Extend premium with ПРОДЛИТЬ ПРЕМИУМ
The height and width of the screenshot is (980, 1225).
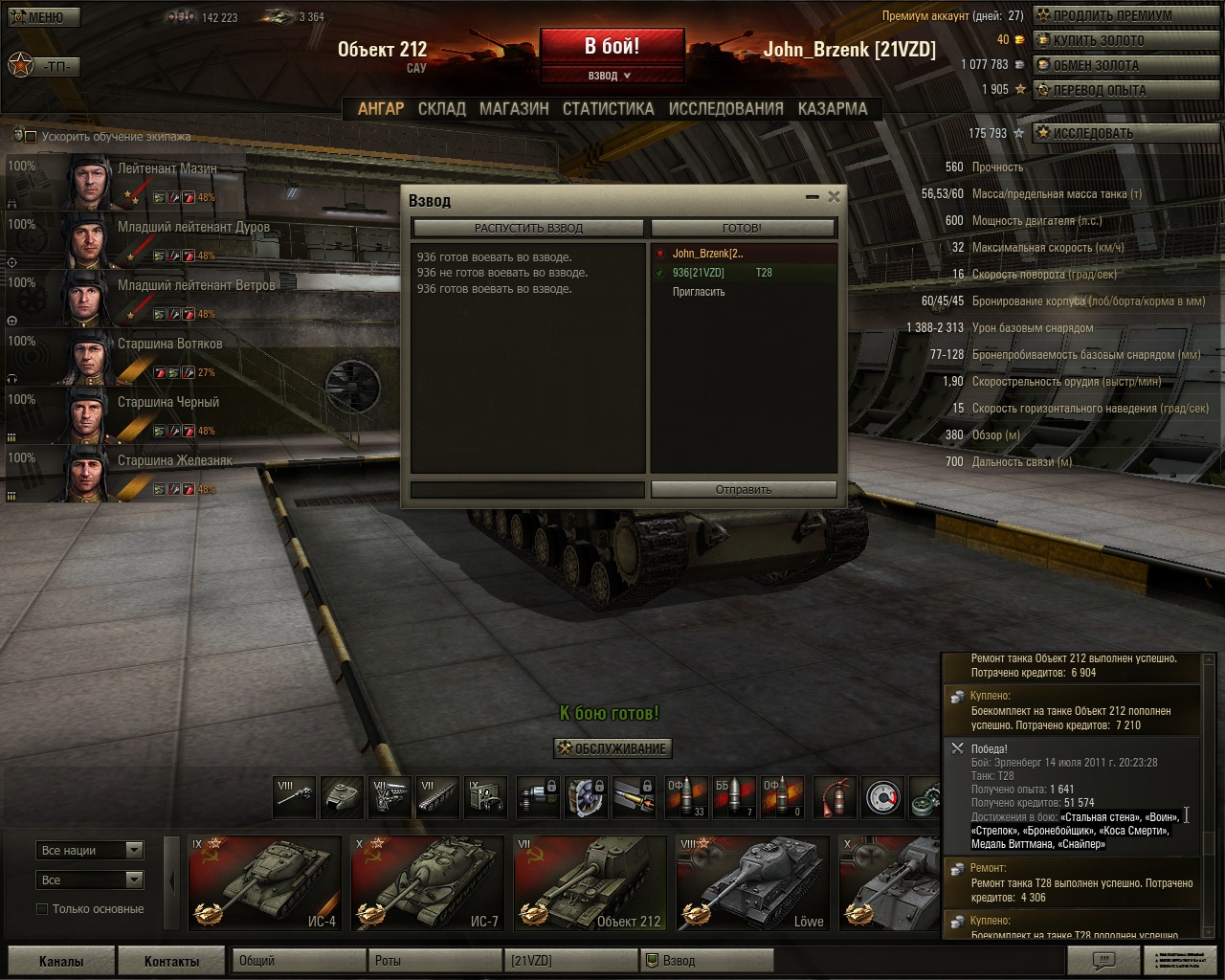tap(1111, 15)
